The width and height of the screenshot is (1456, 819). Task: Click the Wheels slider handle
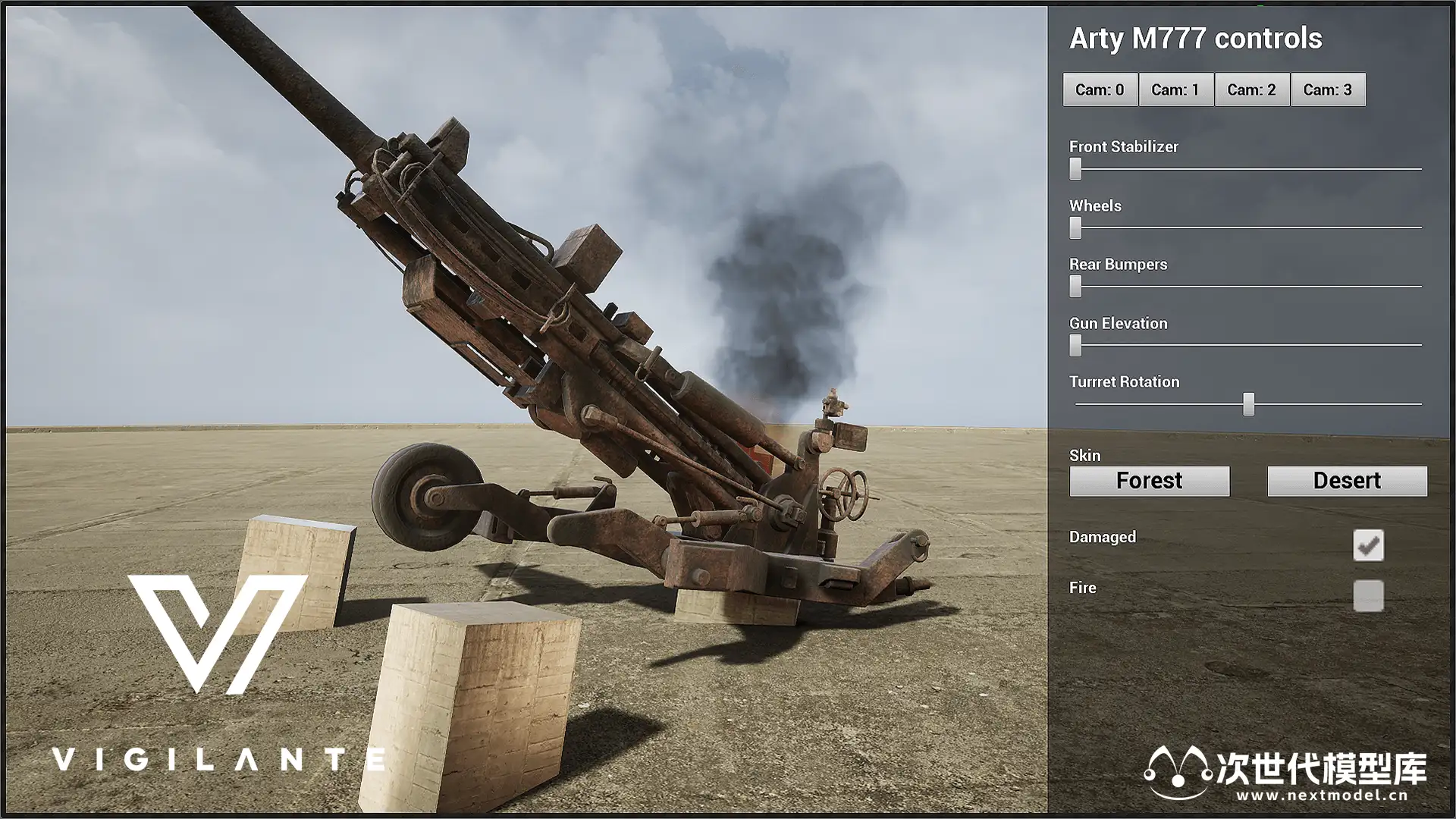click(x=1075, y=227)
